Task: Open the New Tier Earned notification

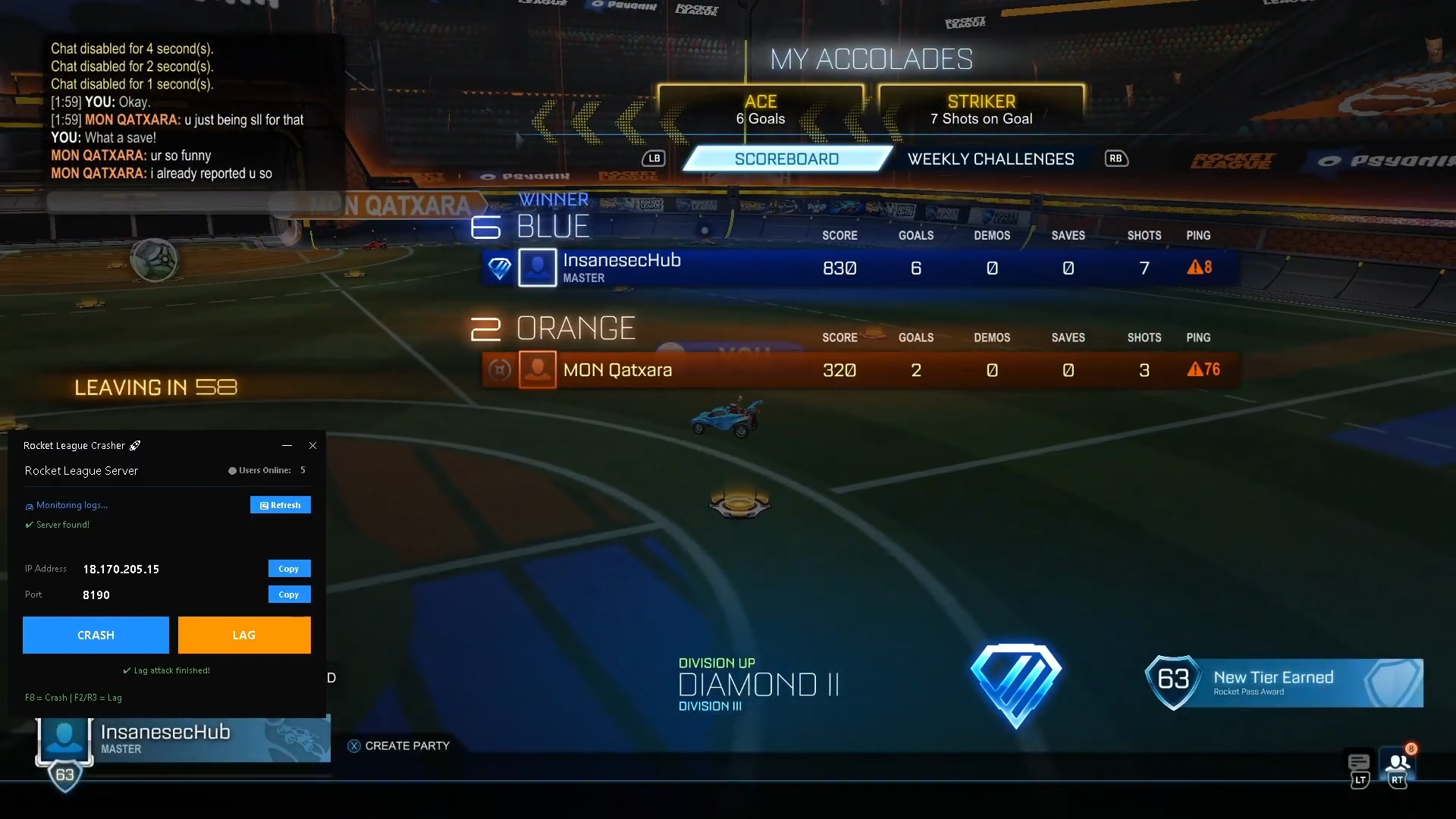Action: click(1285, 682)
